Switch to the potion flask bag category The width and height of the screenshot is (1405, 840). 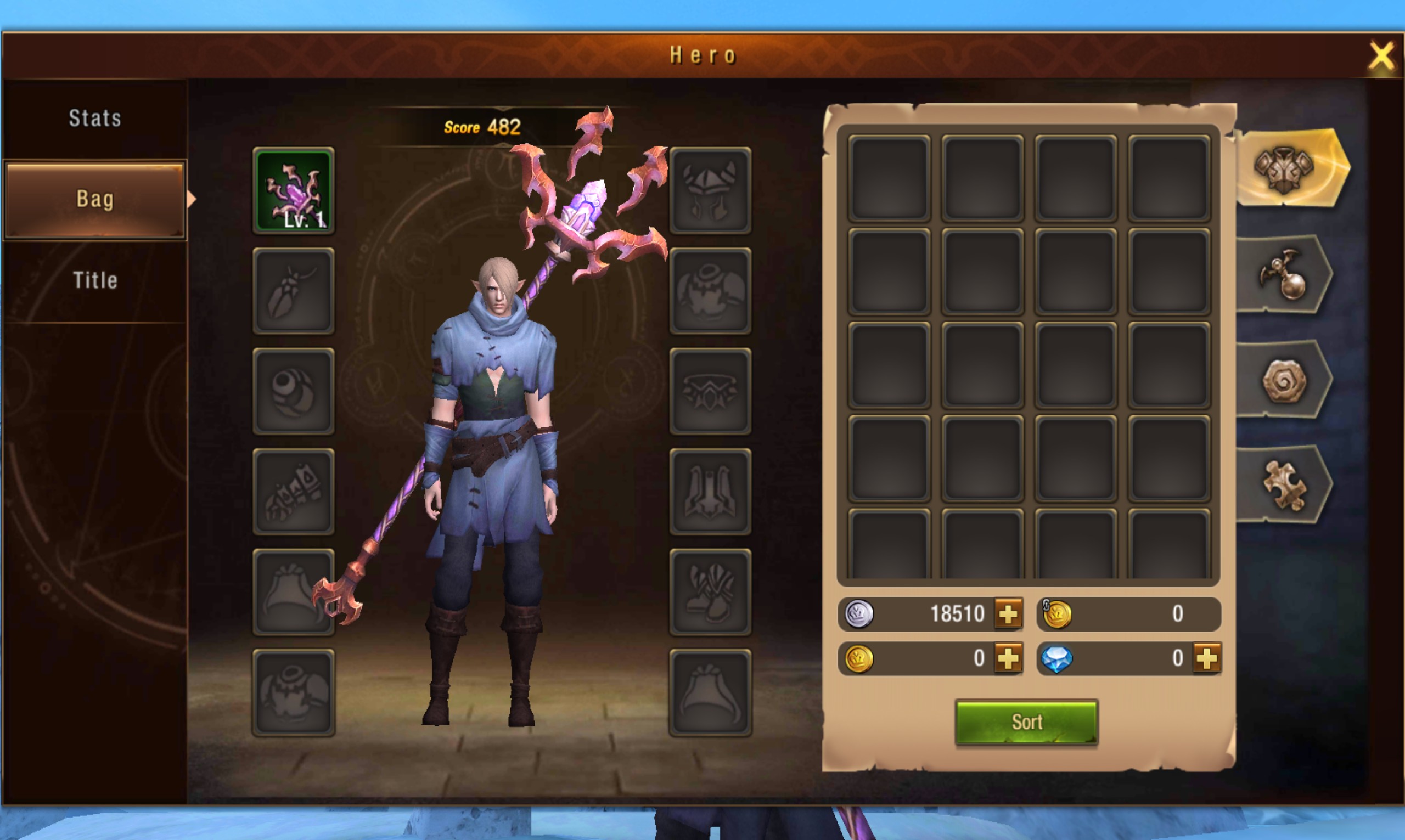[1284, 275]
